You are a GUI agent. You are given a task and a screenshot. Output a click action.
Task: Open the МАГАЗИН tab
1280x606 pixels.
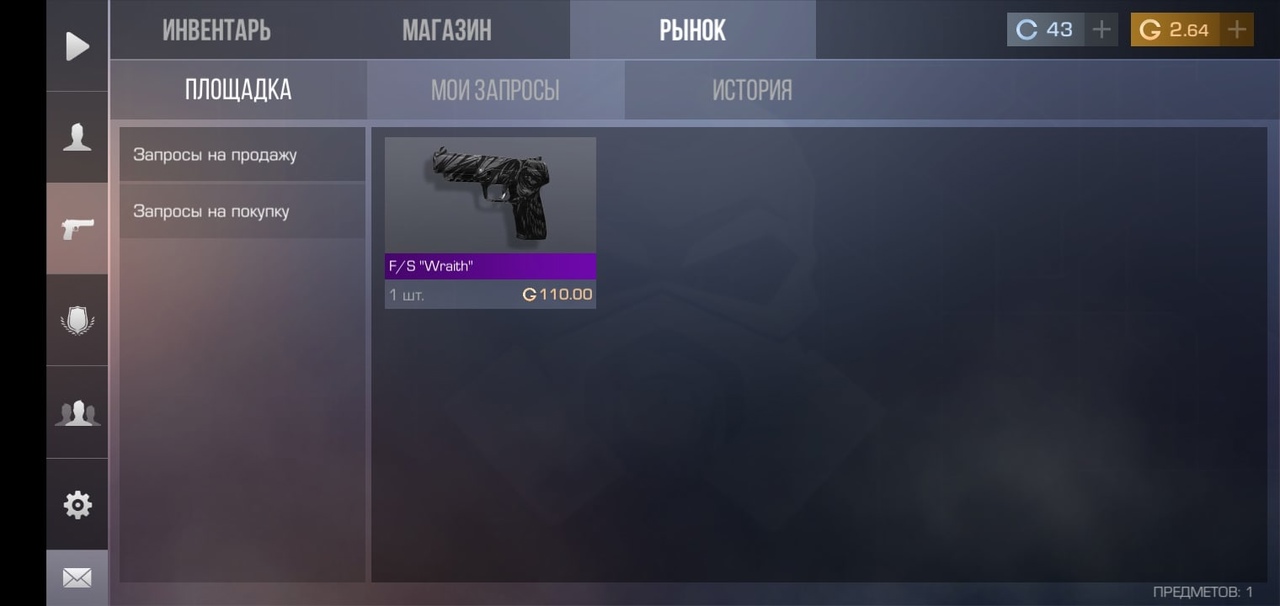pos(447,30)
